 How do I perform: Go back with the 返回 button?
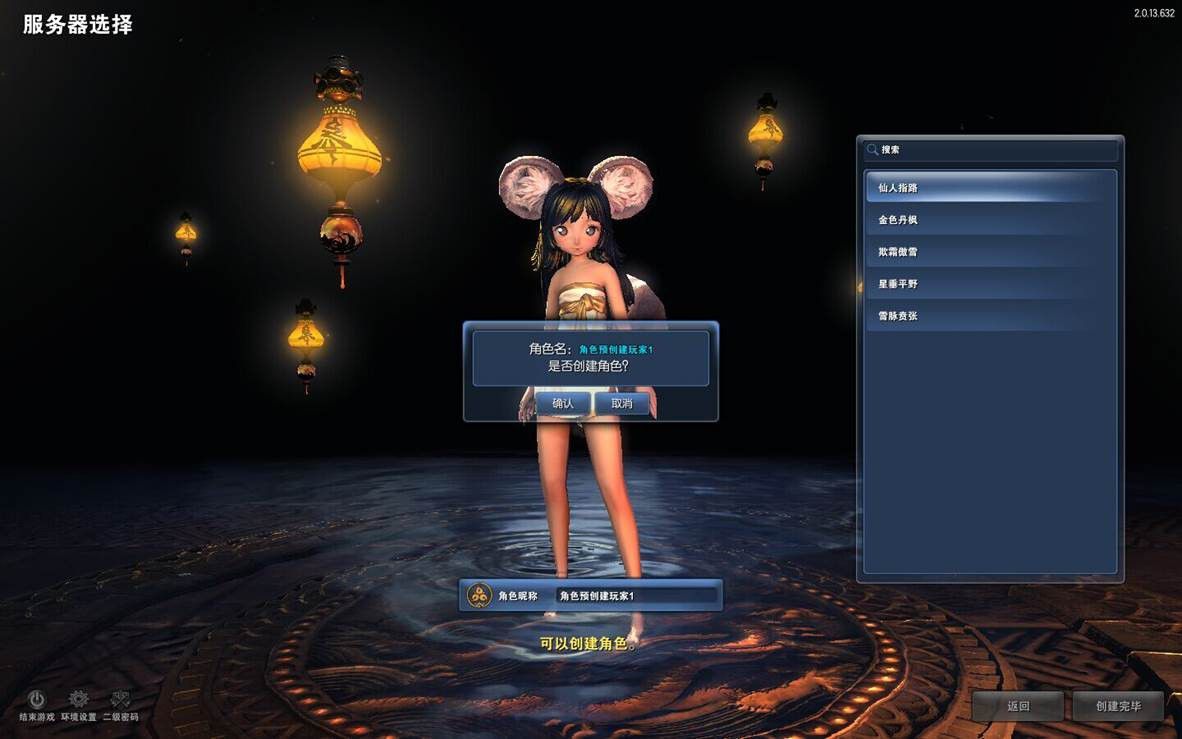[x=1018, y=706]
